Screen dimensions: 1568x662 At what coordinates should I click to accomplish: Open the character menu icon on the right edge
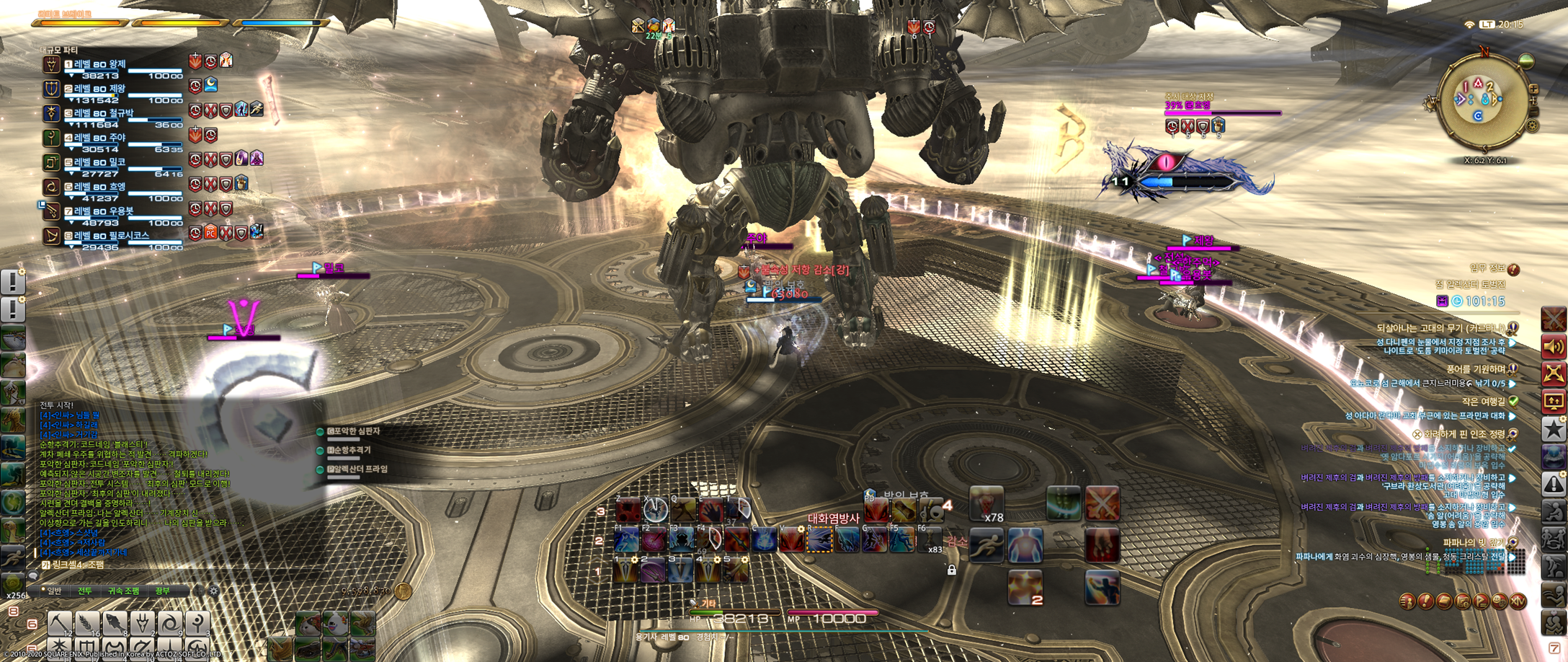(1407, 601)
